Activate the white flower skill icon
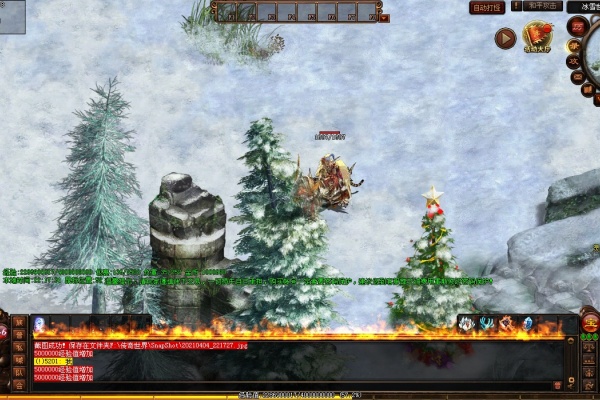Screen dimensions: 600x400 465,323
